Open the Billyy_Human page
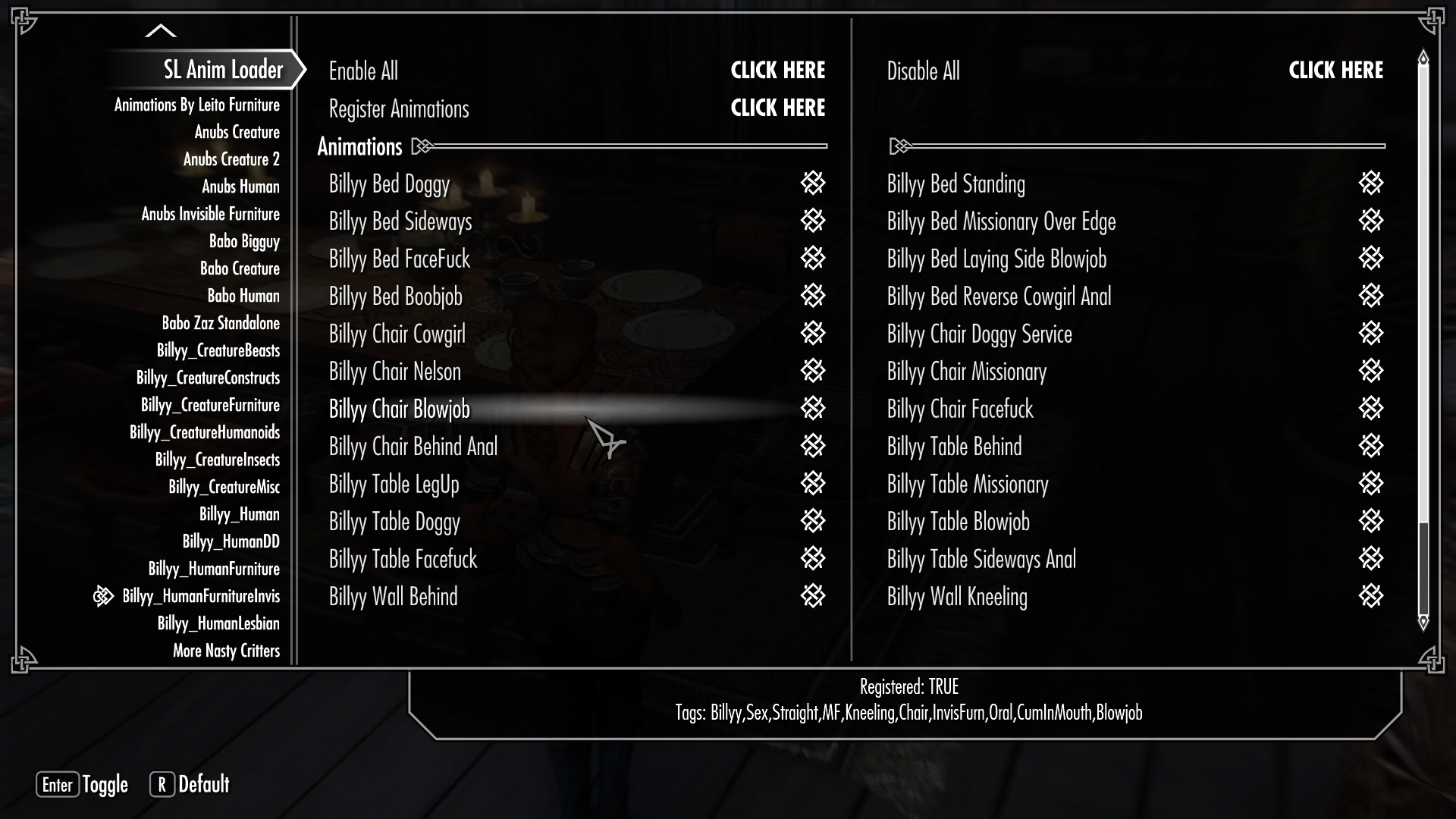The height and width of the screenshot is (819, 1456). [x=239, y=514]
